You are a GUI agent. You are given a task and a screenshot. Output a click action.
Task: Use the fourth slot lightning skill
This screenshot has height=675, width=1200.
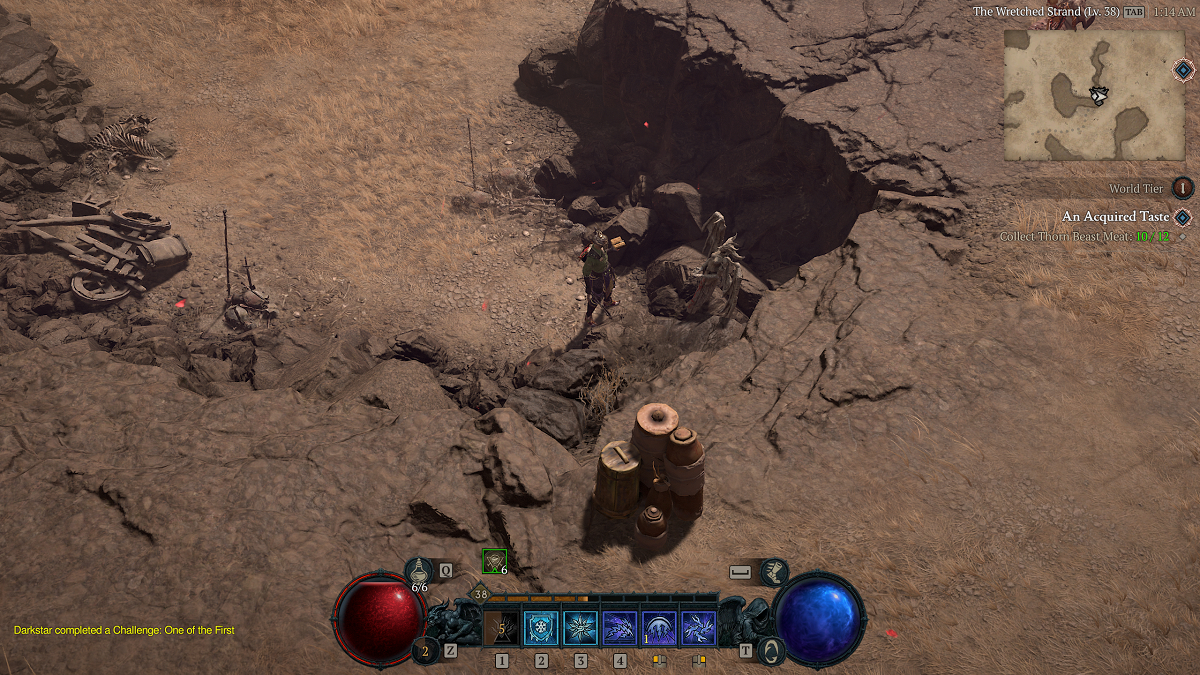(620, 629)
